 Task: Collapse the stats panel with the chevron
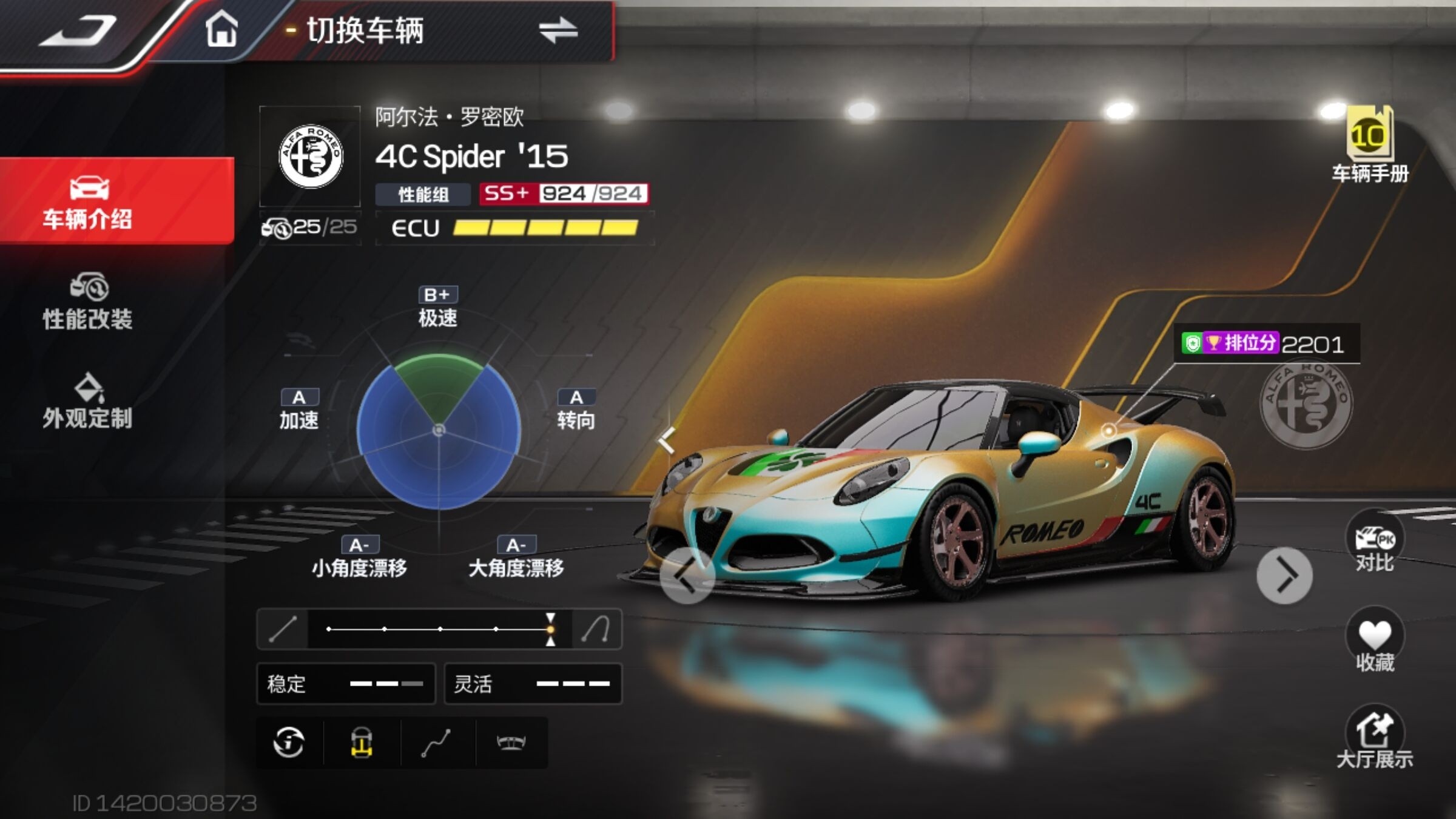667,440
